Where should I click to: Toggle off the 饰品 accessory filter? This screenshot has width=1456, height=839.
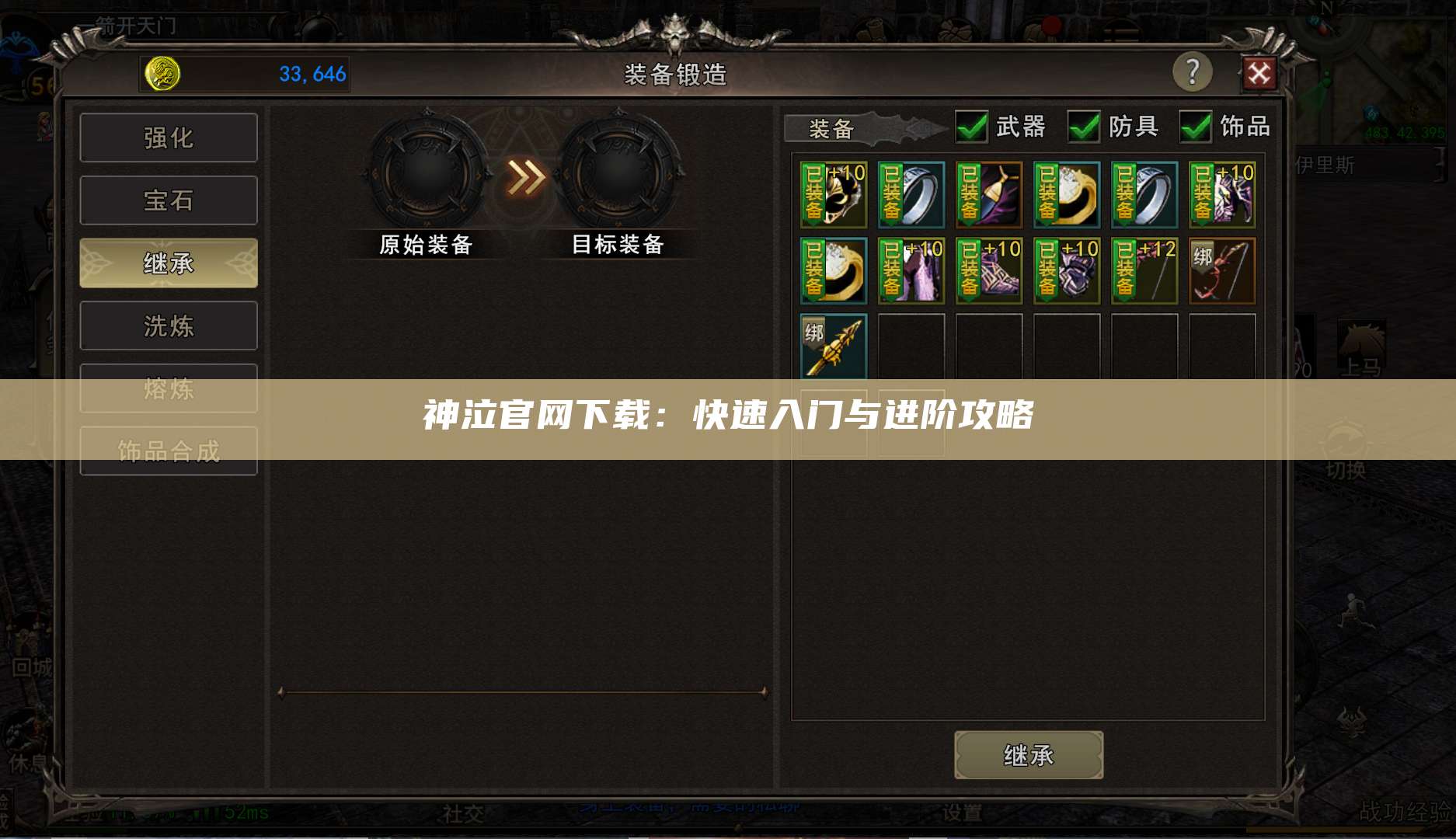pos(1197,127)
